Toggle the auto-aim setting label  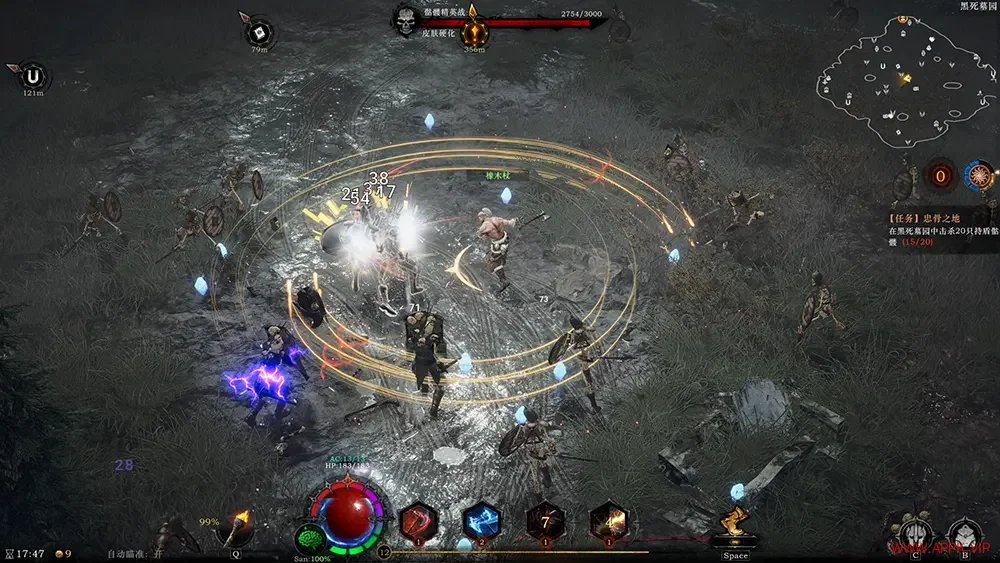(x=135, y=553)
